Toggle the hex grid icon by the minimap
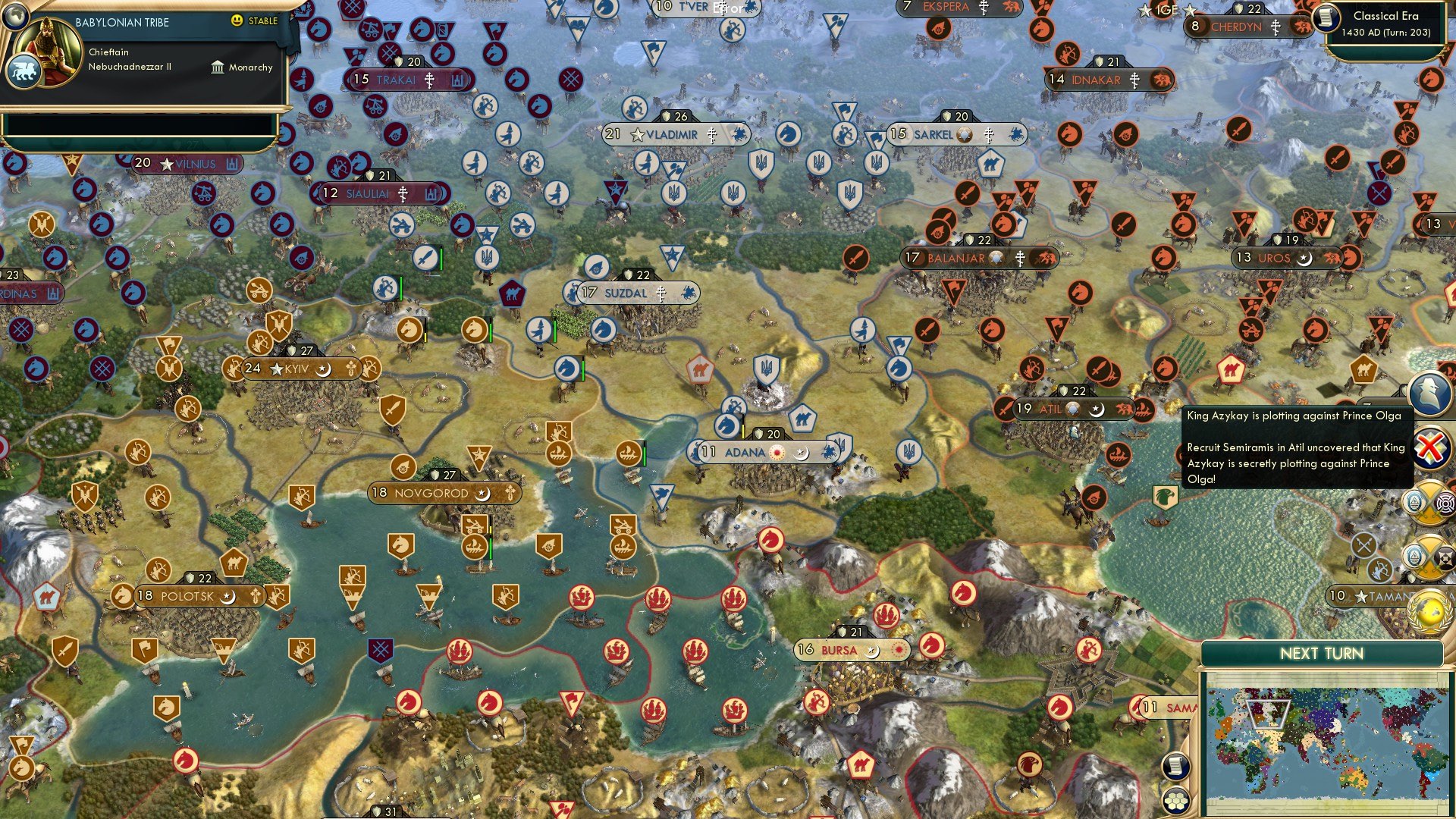The height and width of the screenshot is (819, 1456). pos(1175,801)
